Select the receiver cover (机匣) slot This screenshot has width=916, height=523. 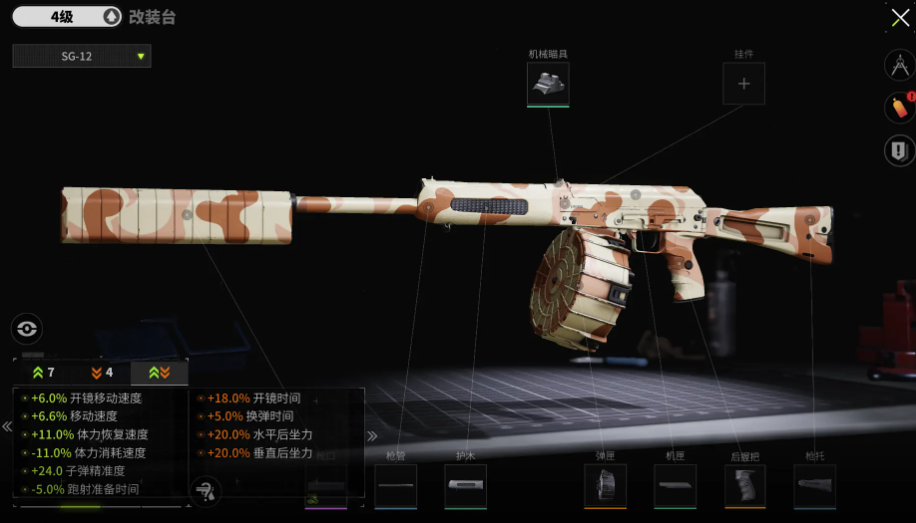coord(675,486)
